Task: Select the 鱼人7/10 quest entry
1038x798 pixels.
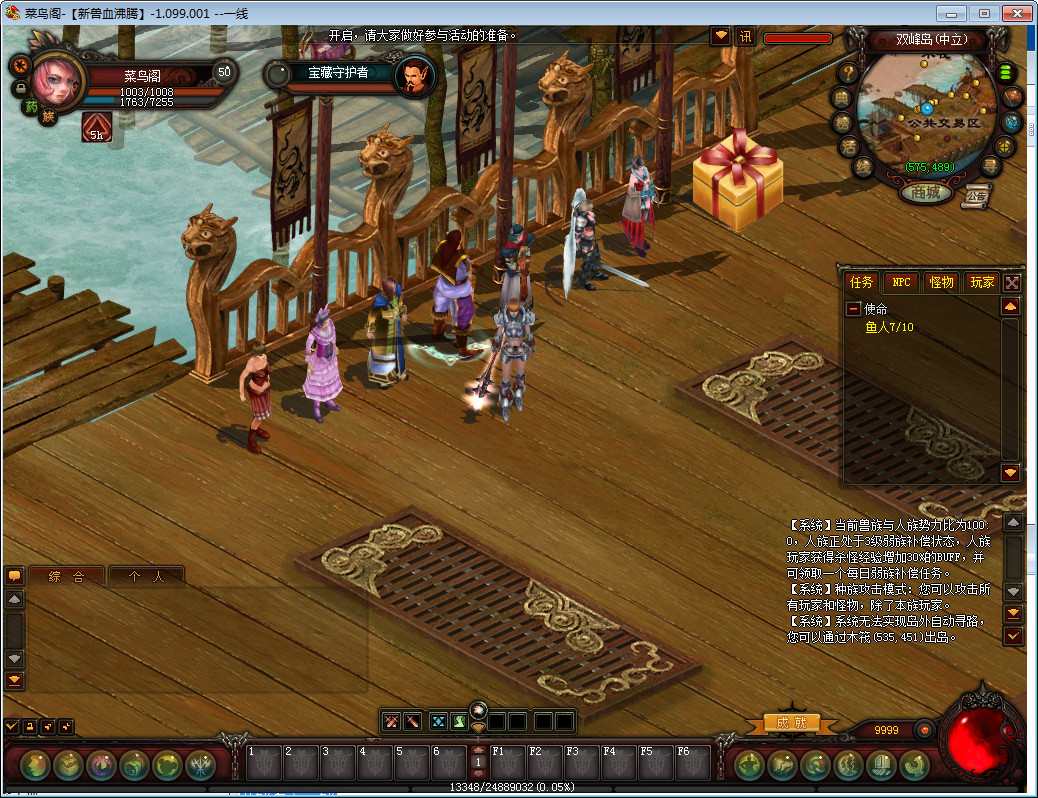Action: [889, 327]
